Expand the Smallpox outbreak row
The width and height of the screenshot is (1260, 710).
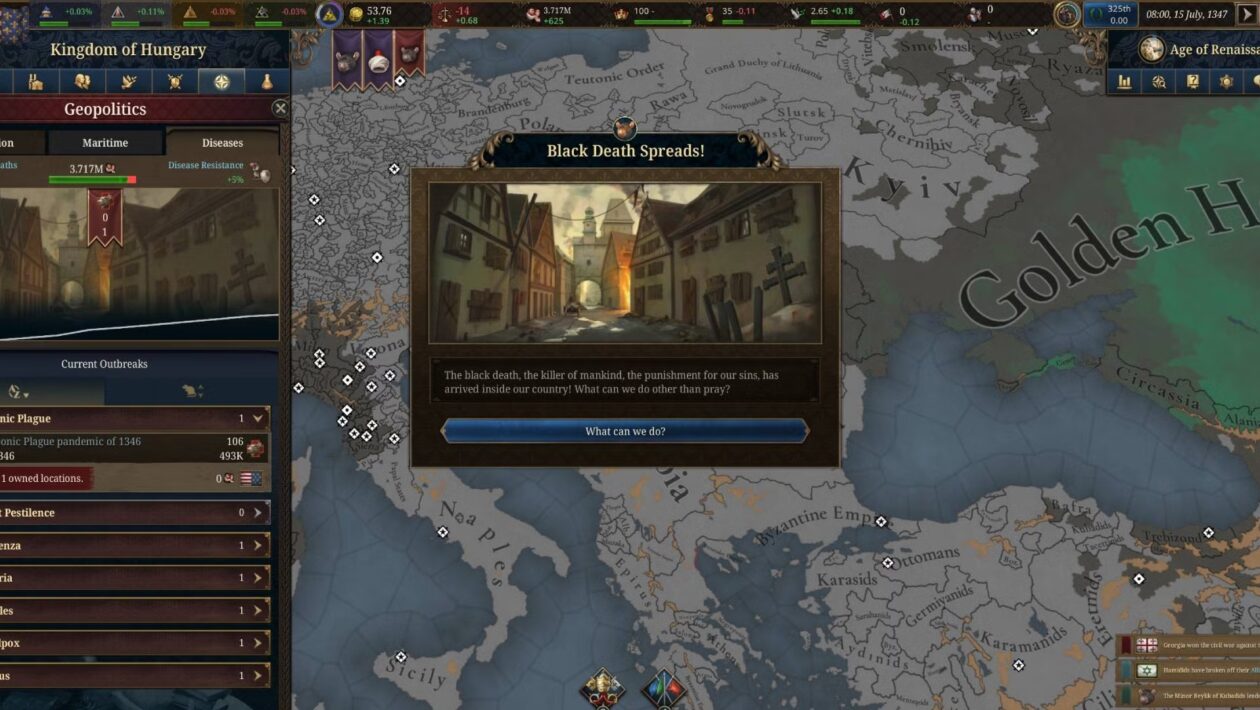pos(257,643)
